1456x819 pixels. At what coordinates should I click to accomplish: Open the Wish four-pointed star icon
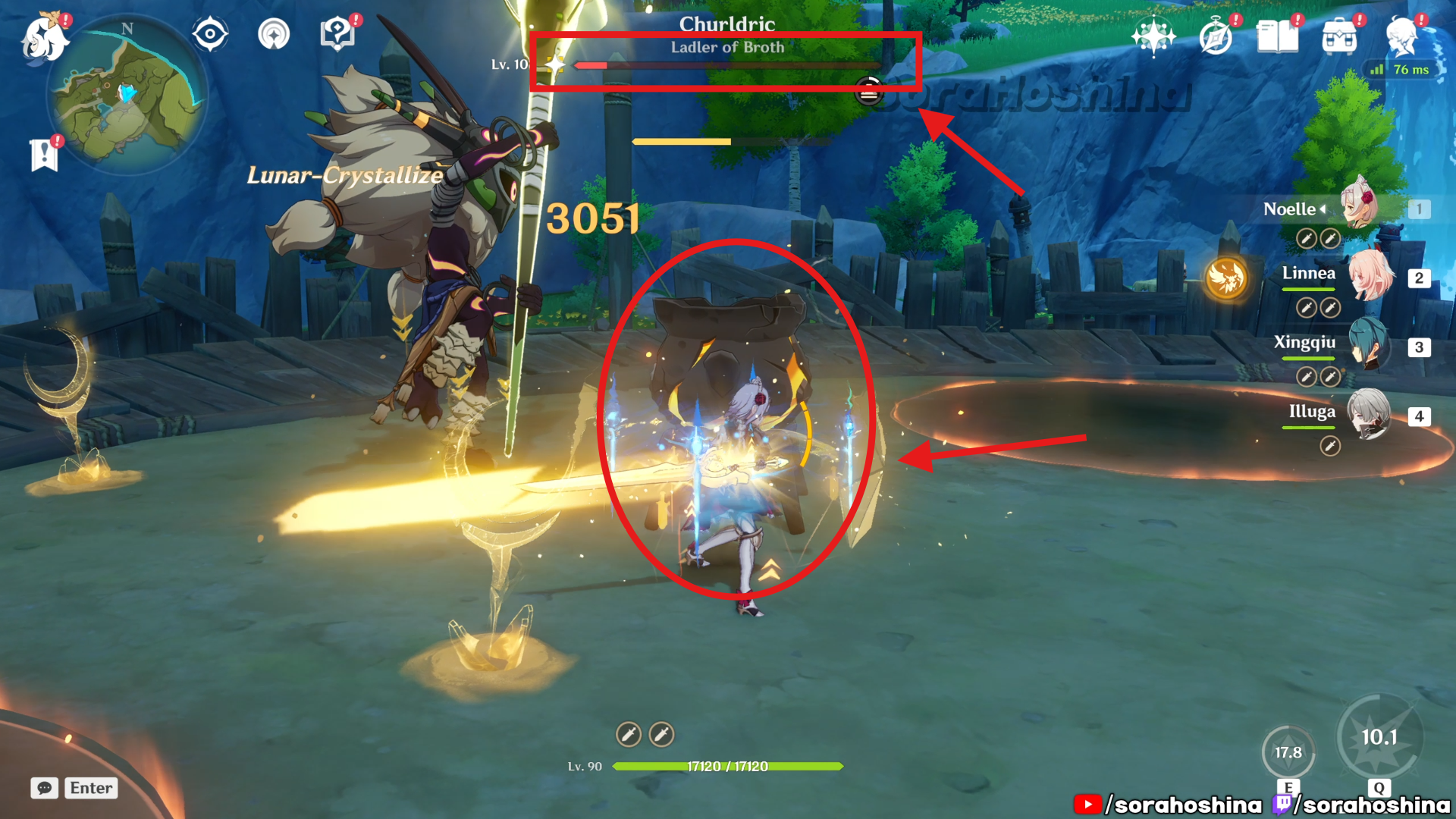1153,36
